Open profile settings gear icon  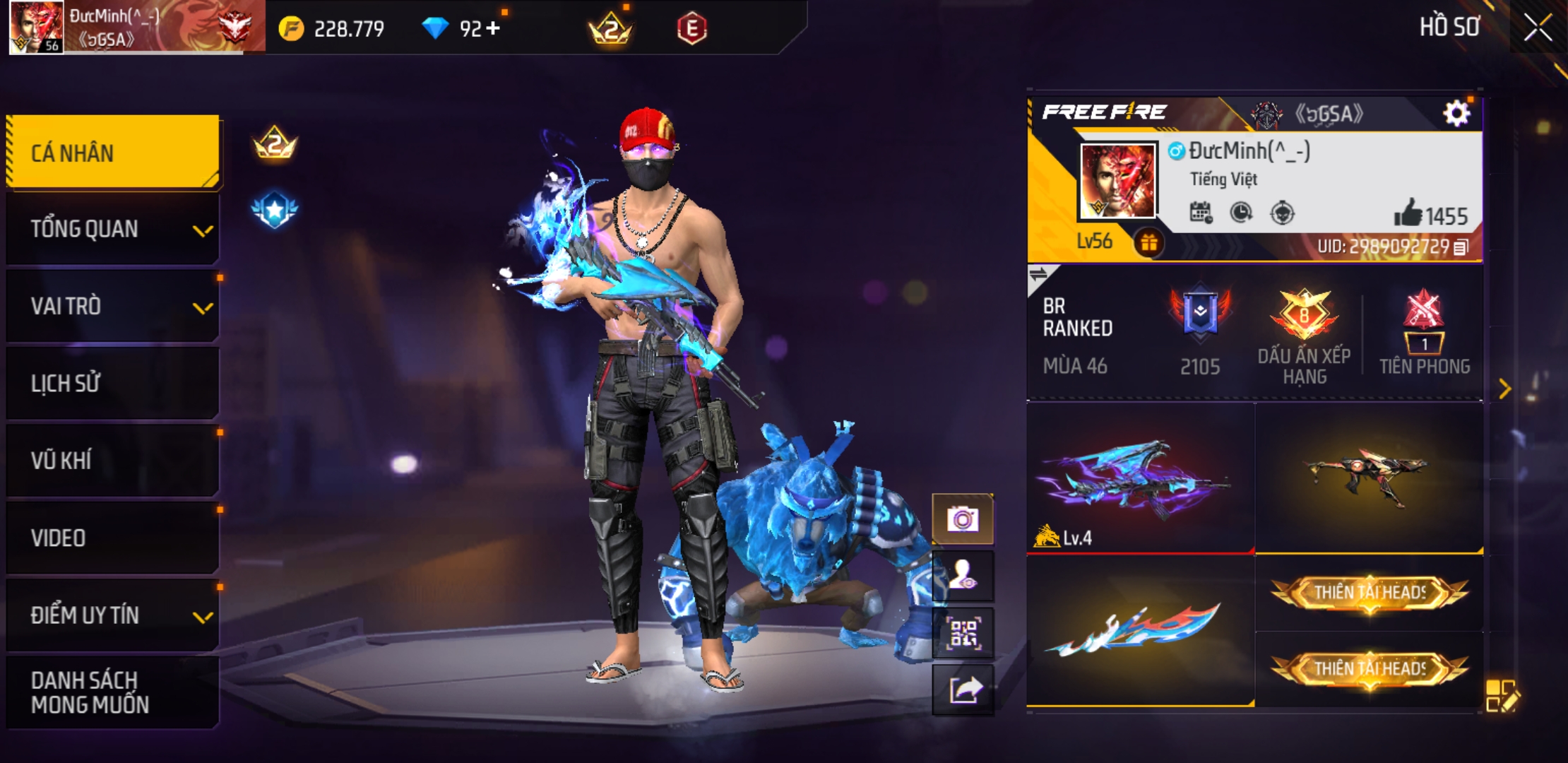1456,113
